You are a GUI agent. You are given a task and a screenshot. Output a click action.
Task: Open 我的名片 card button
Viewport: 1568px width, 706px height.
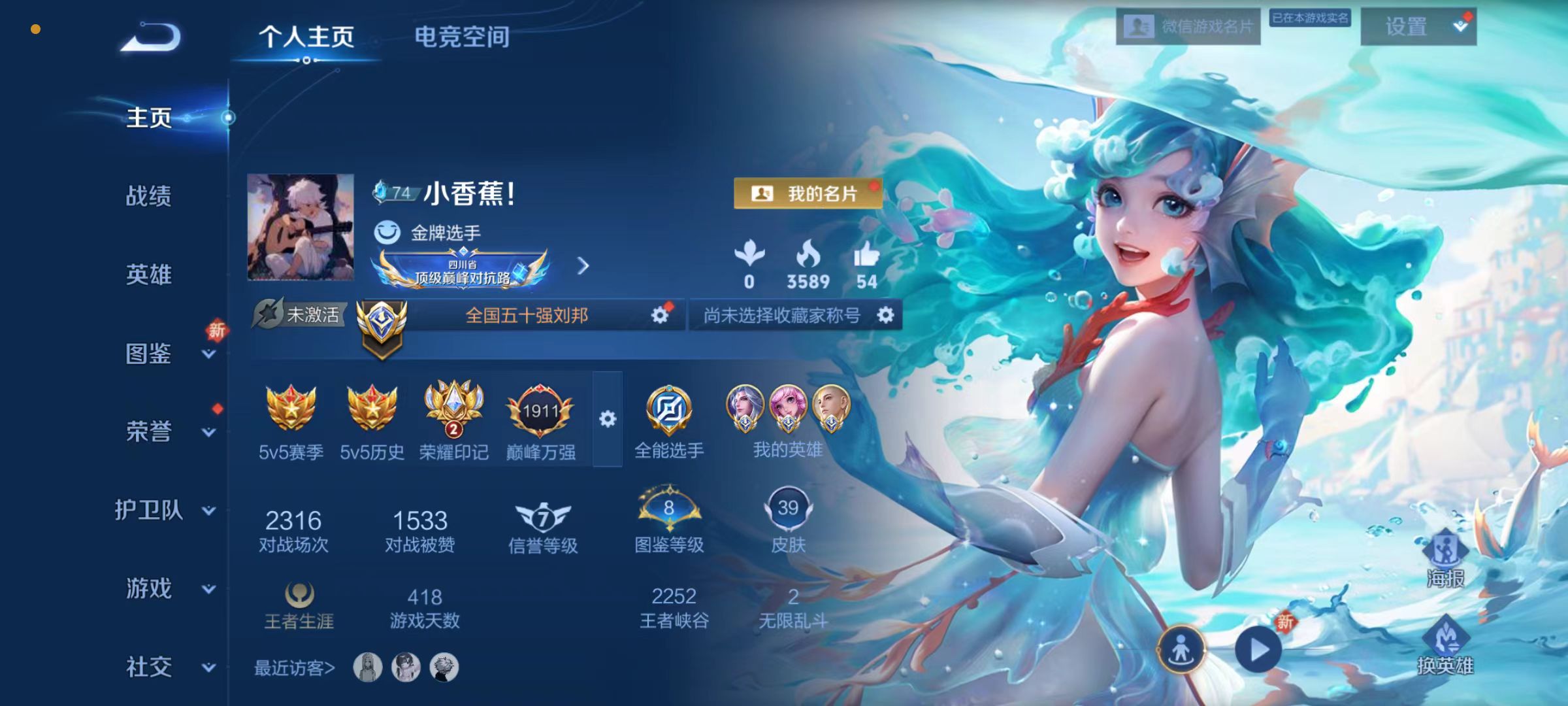pos(808,193)
